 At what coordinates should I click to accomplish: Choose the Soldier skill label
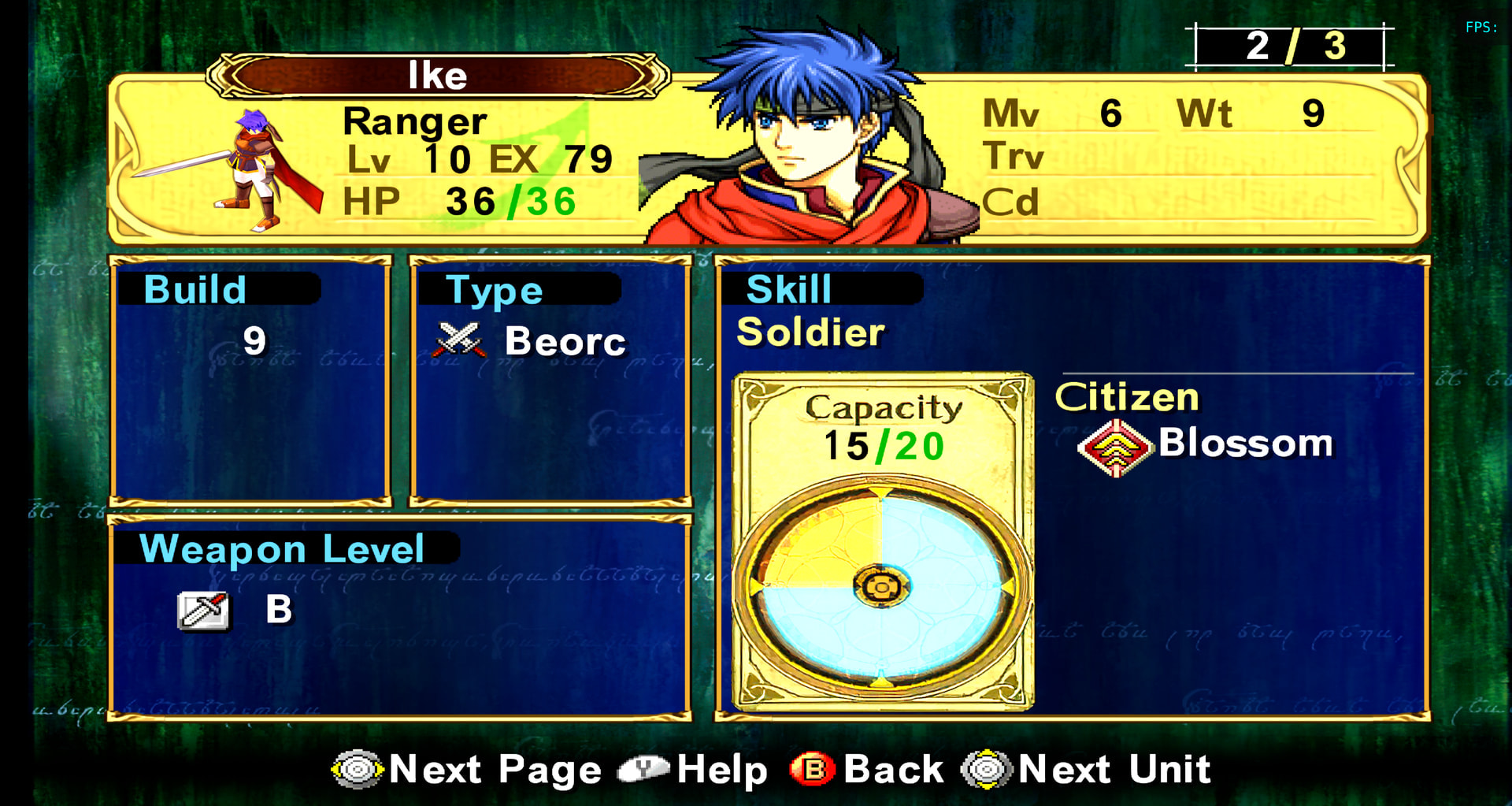pos(810,332)
